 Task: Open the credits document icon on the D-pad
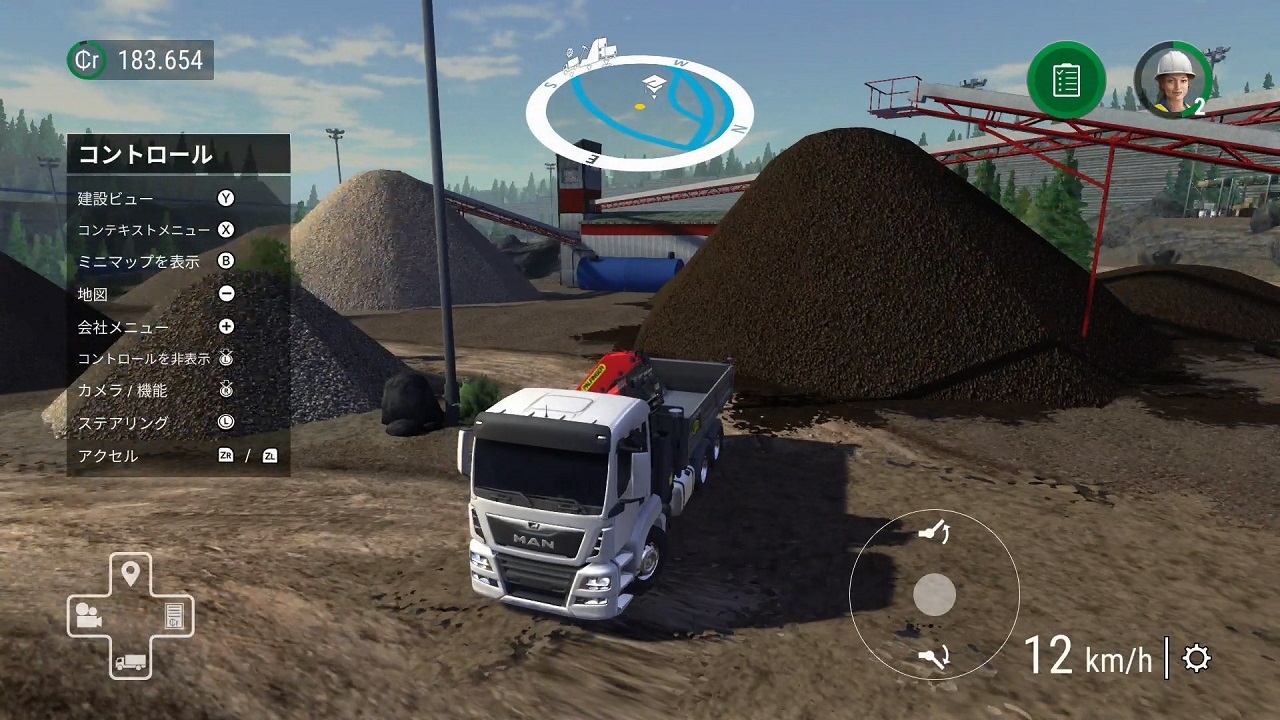click(x=174, y=616)
